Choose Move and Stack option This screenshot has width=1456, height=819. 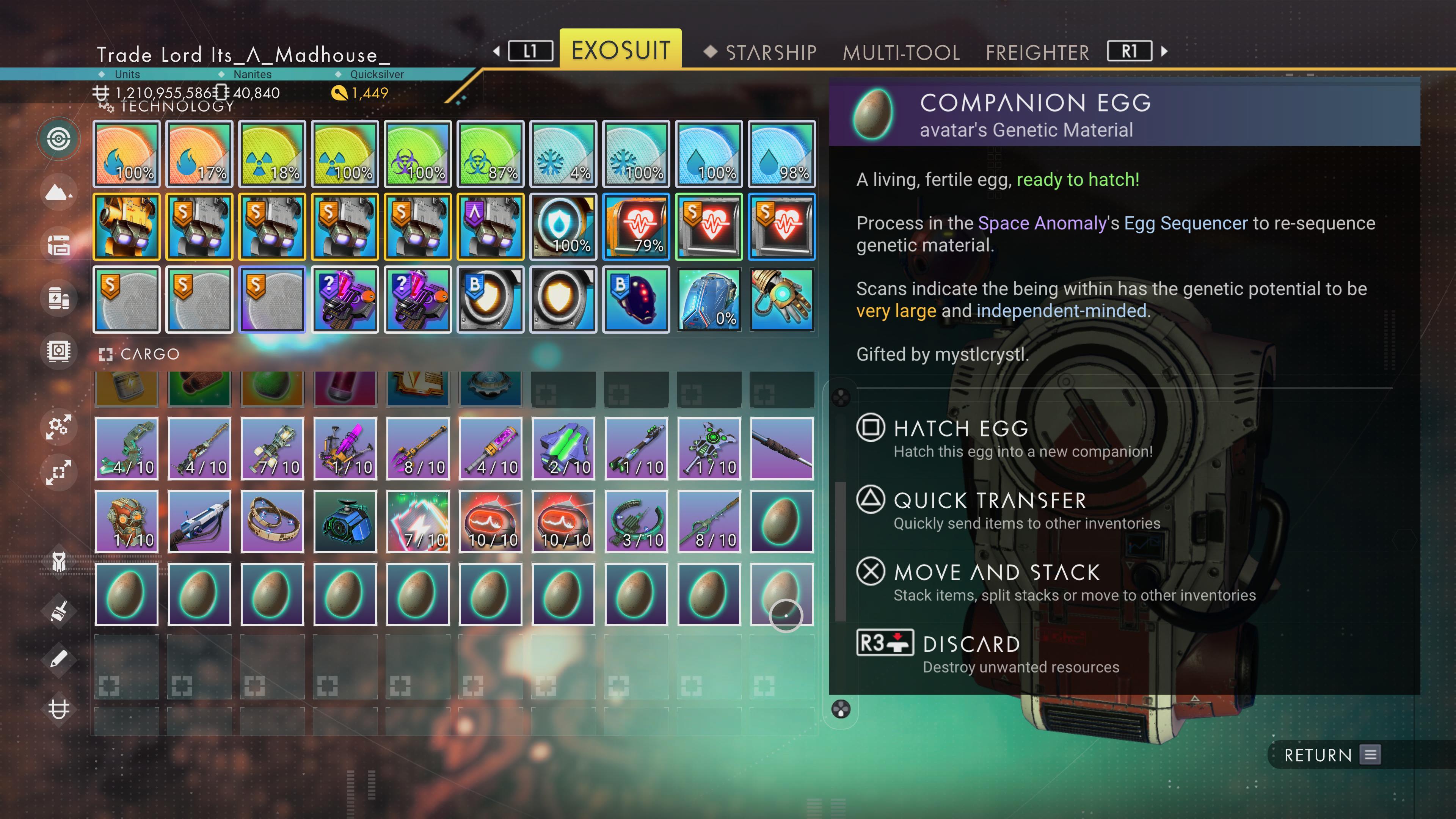(996, 573)
